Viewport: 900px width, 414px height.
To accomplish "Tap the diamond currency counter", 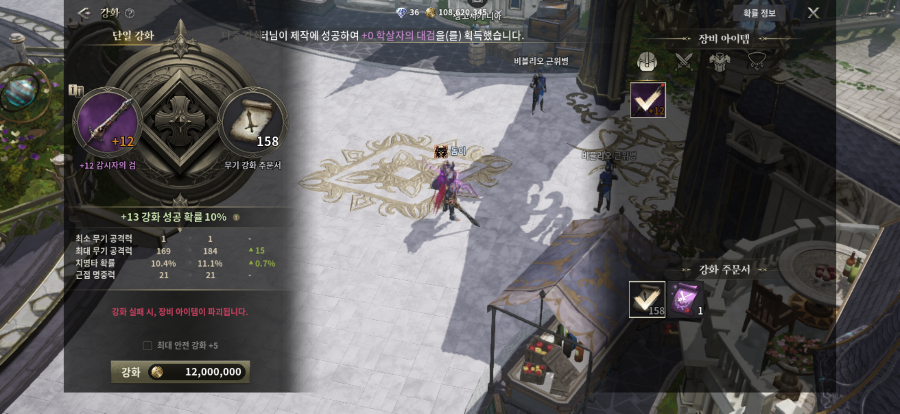I will point(408,13).
